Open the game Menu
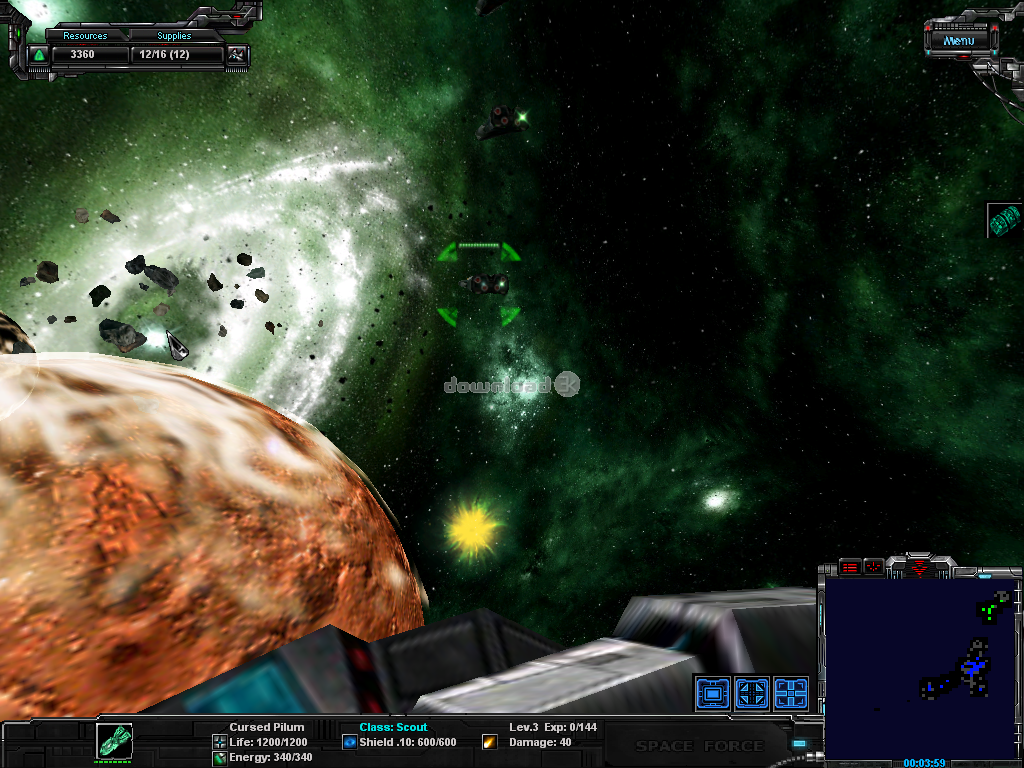The height and width of the screenshot is (768, 1024). tap(958, 41)
